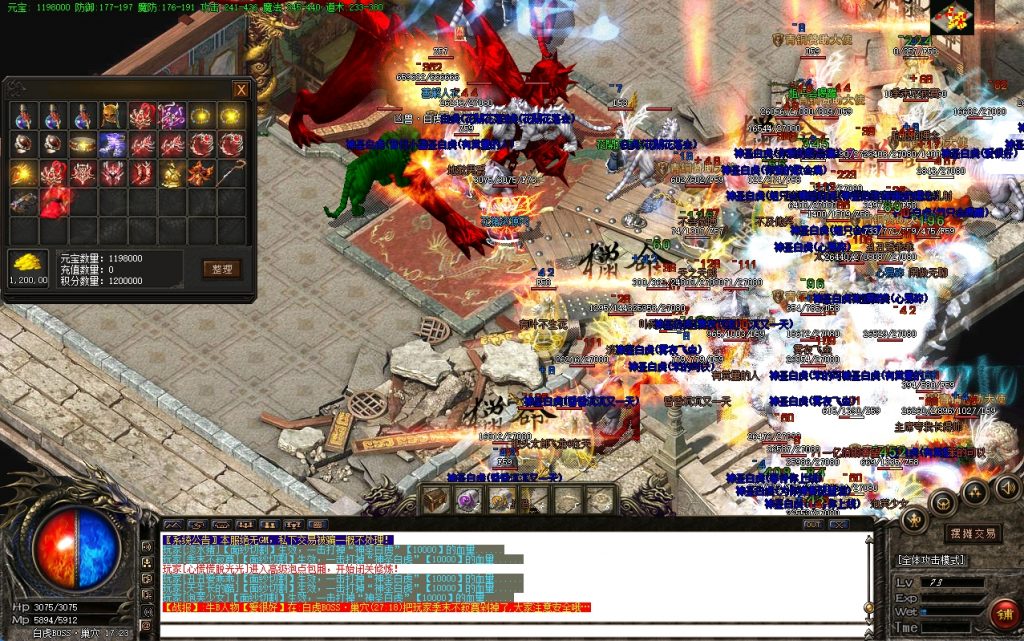Use the purple orb quick slot item
Image resolution: width=1024 pixels, height=641 pixels.
tap(468, 499)
